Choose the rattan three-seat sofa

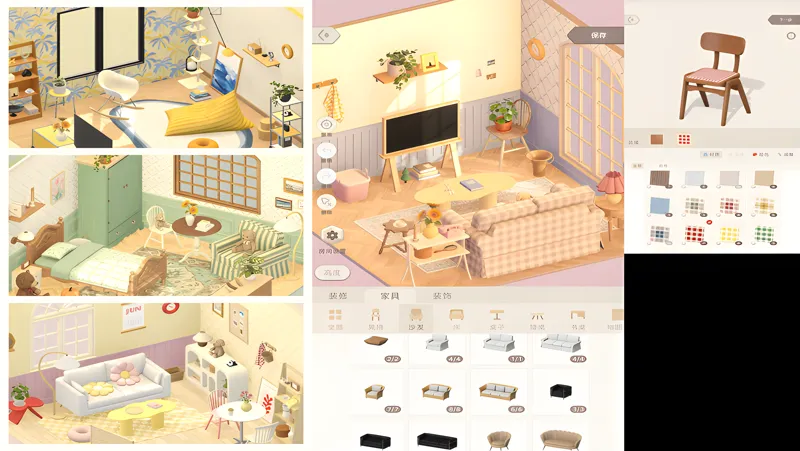[497, 389]
